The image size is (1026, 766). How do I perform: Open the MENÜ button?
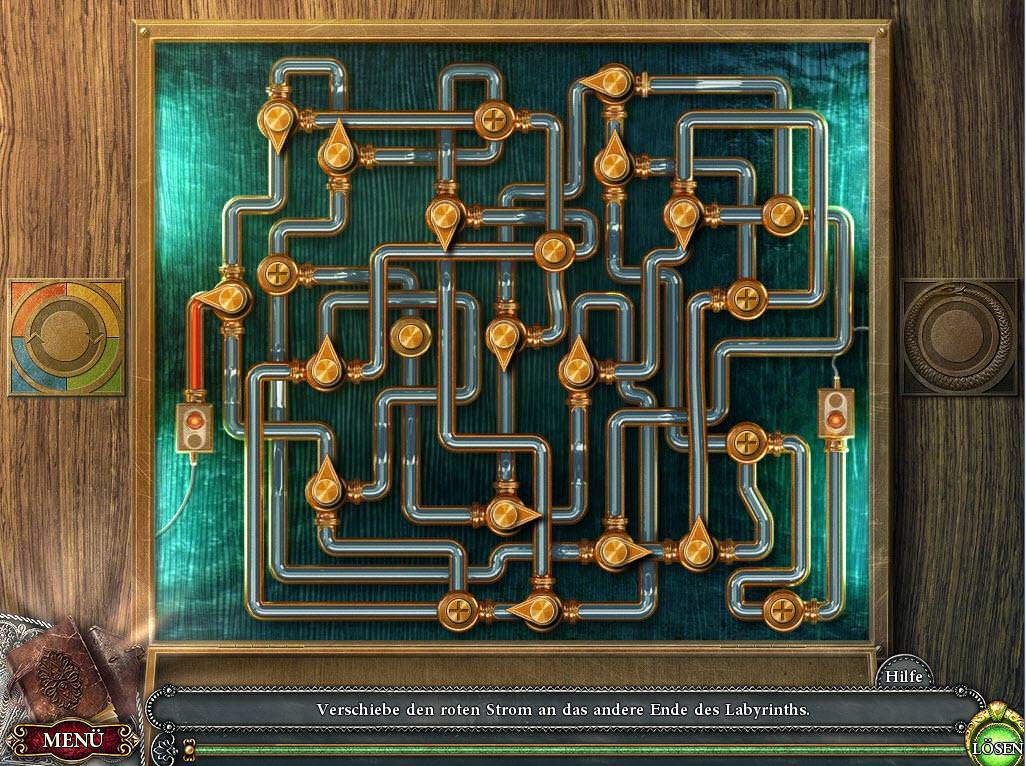click(73, 741)
